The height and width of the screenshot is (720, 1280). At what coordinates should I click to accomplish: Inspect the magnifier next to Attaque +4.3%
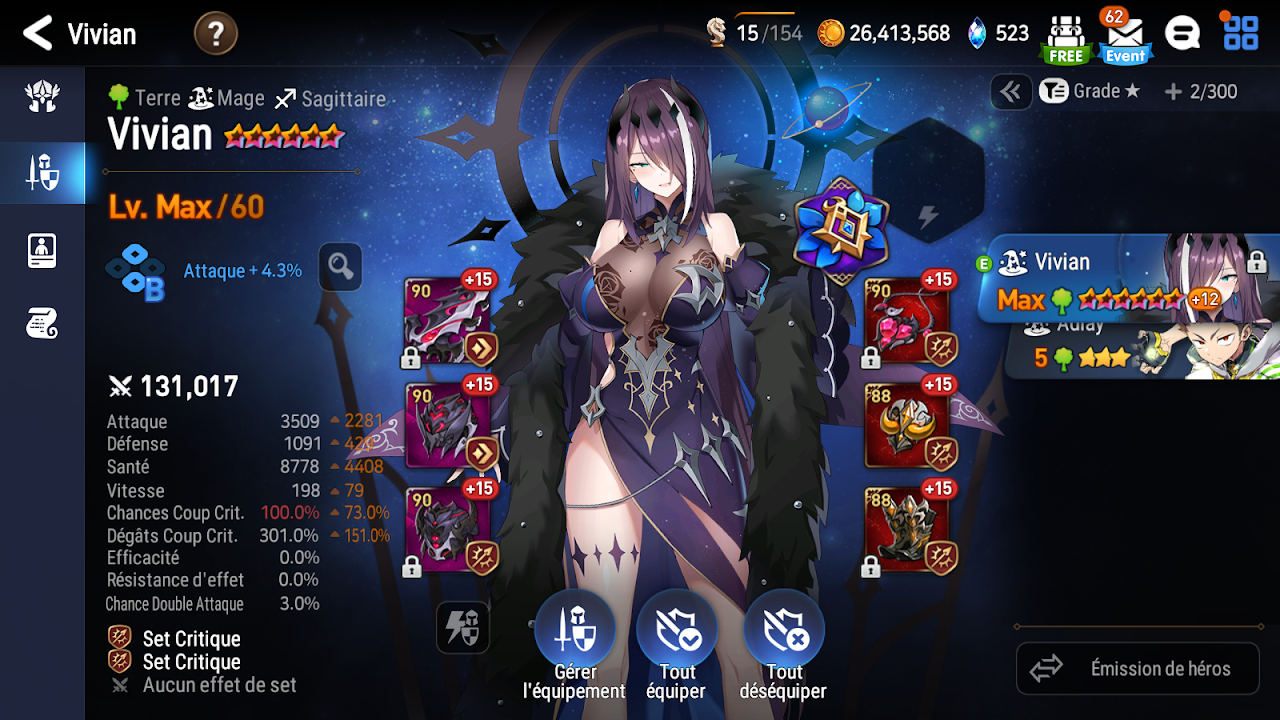pos(340,267)
